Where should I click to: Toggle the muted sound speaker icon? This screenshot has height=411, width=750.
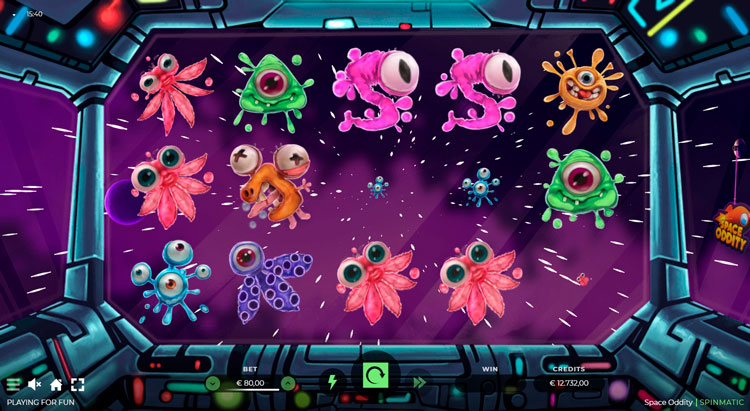click(35, 384)
